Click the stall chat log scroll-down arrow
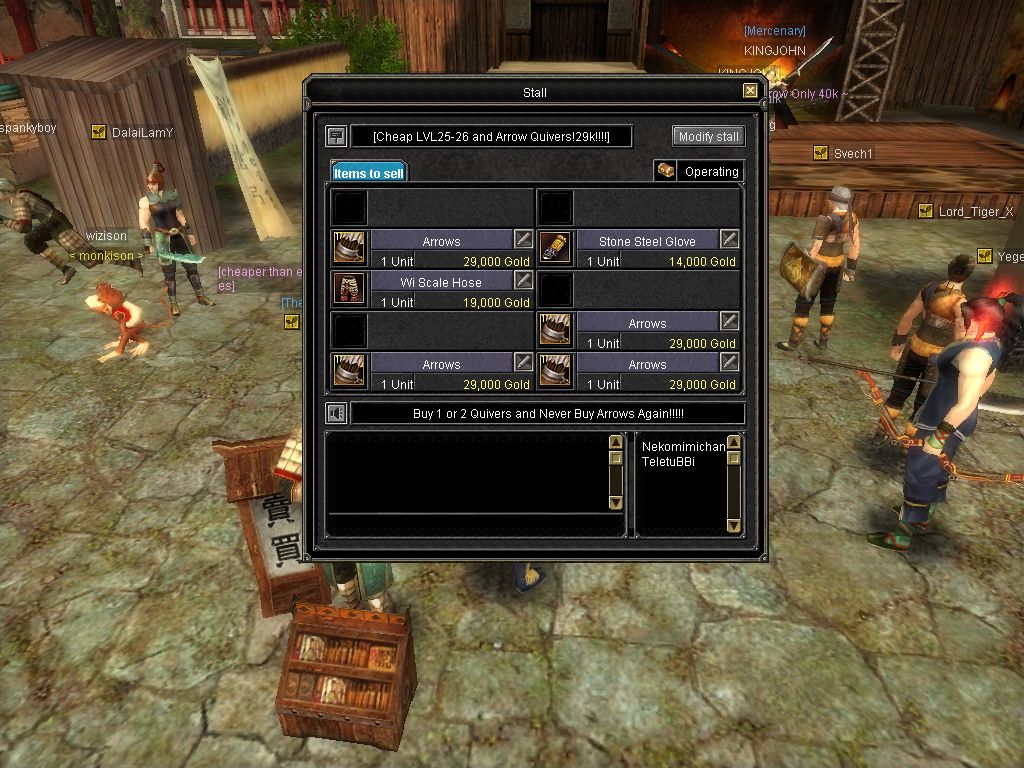 (615, 503)
